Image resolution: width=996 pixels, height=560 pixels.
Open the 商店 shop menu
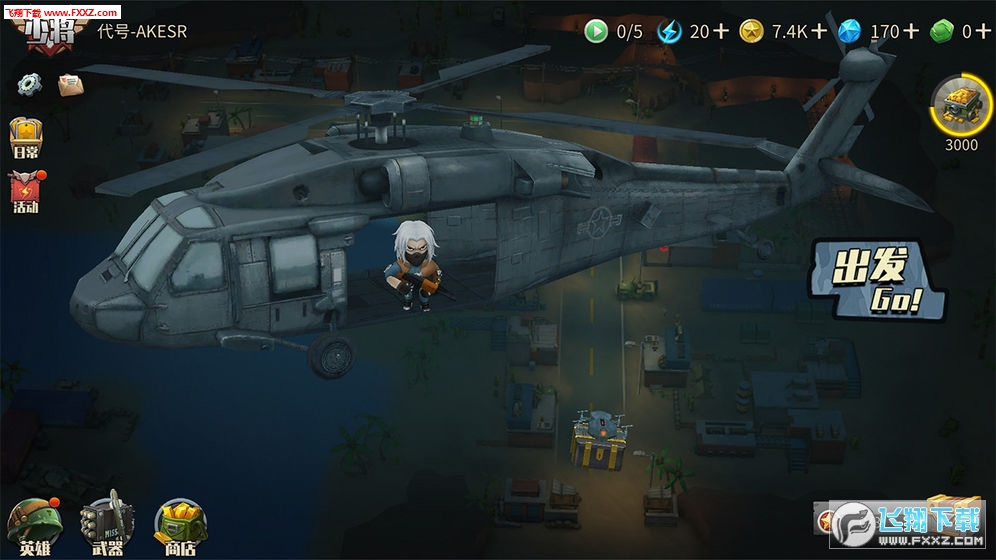180,527
